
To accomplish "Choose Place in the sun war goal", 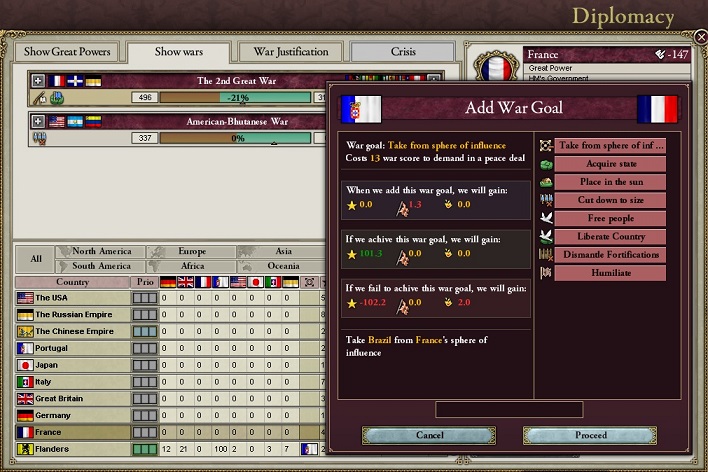I will [609, 182].
